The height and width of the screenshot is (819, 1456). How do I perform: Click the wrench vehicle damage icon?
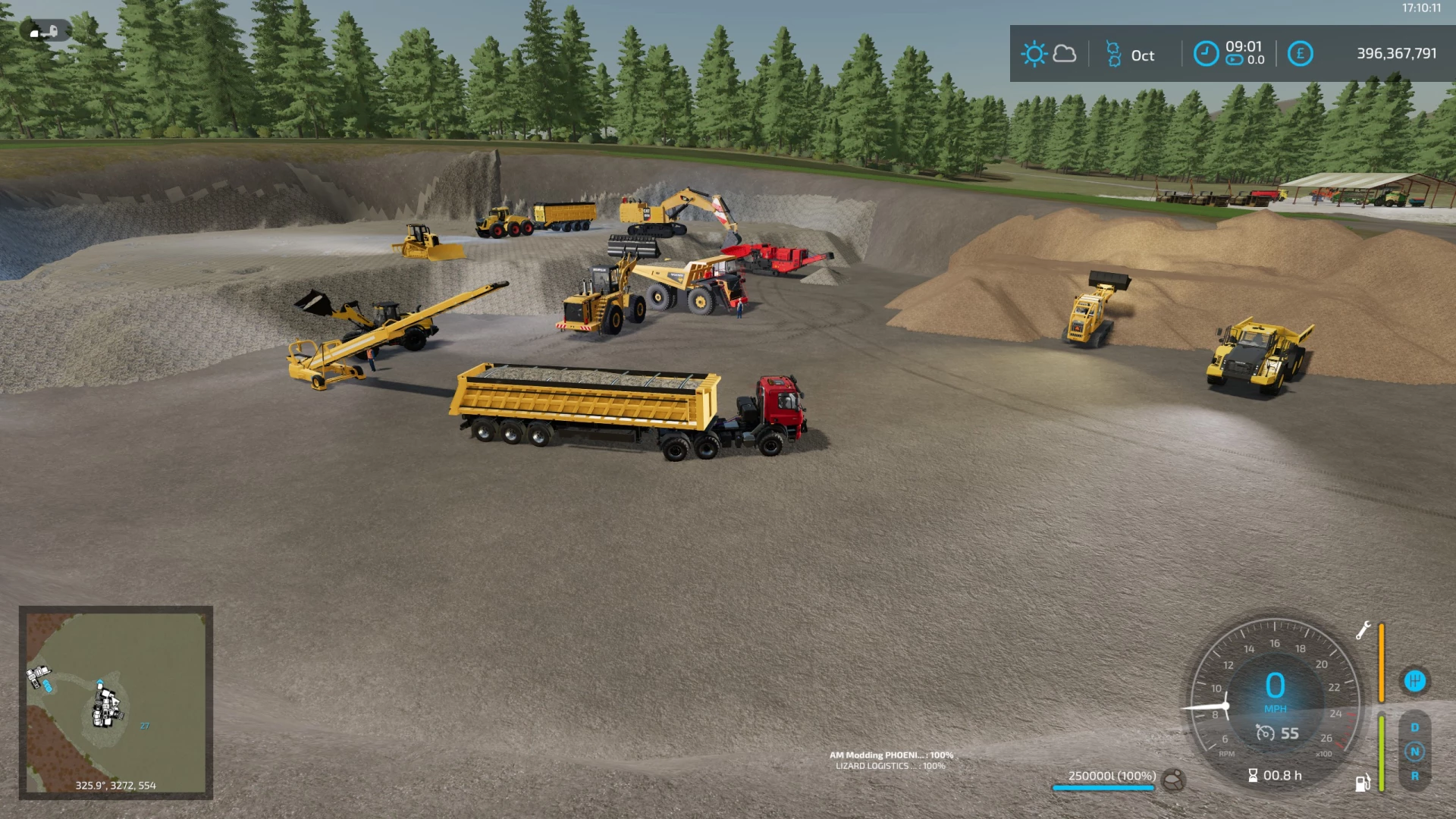(x=1363, y=630)
